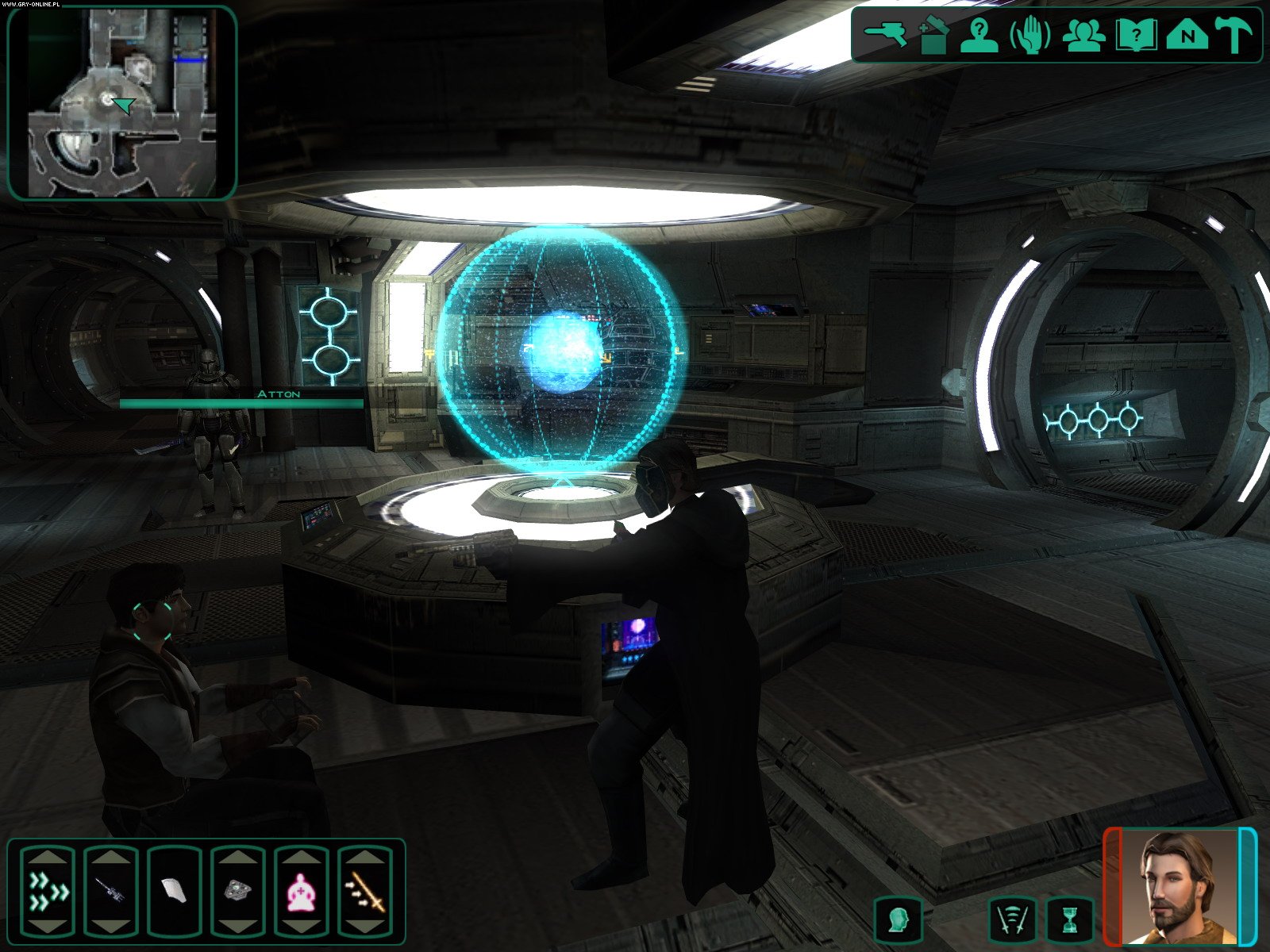Use the white shield item slot
Screen dimensions: 1270x952
click(x=175, y=892)
